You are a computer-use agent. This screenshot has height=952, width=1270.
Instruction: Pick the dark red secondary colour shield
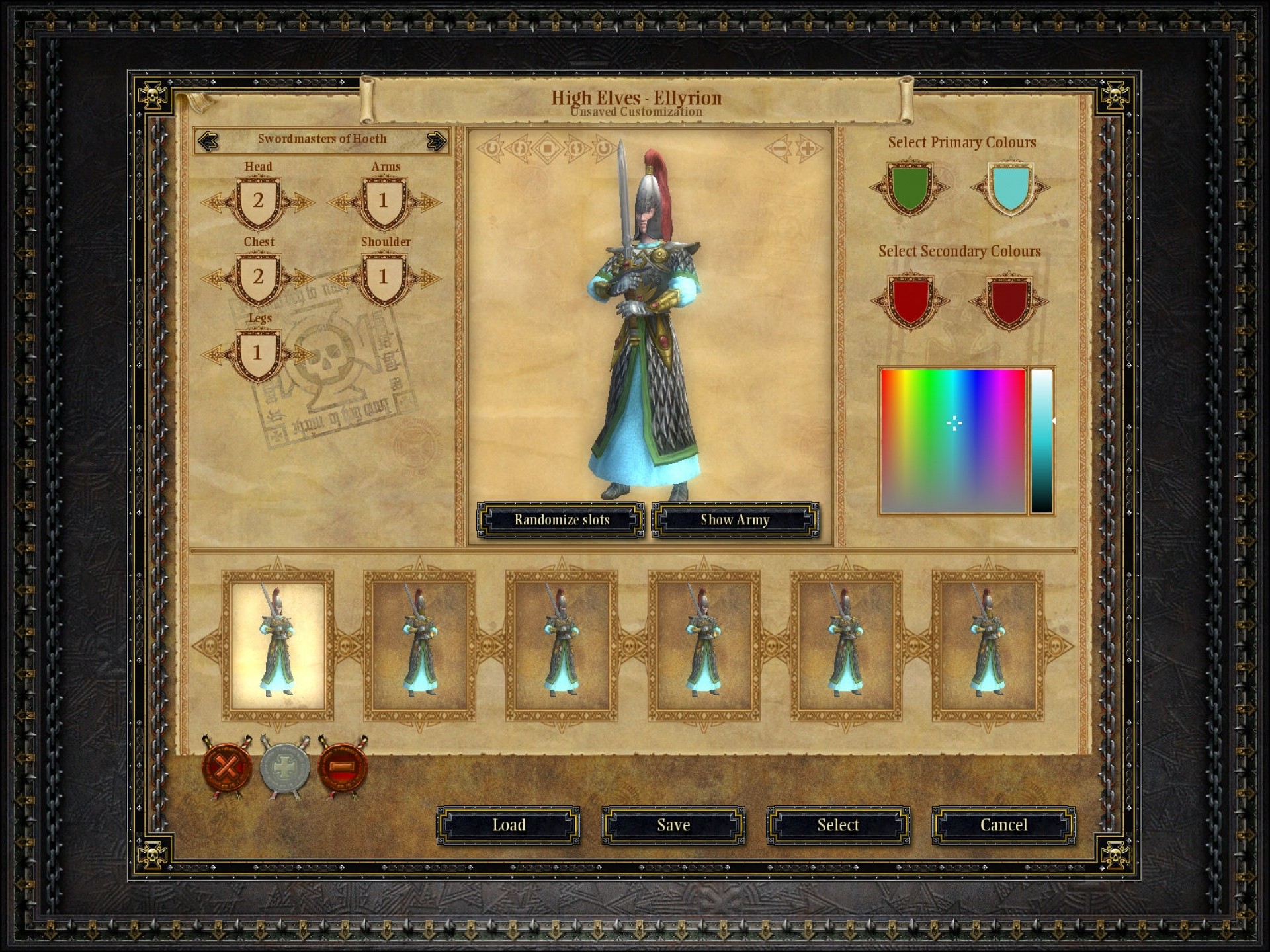(1009, 301)
